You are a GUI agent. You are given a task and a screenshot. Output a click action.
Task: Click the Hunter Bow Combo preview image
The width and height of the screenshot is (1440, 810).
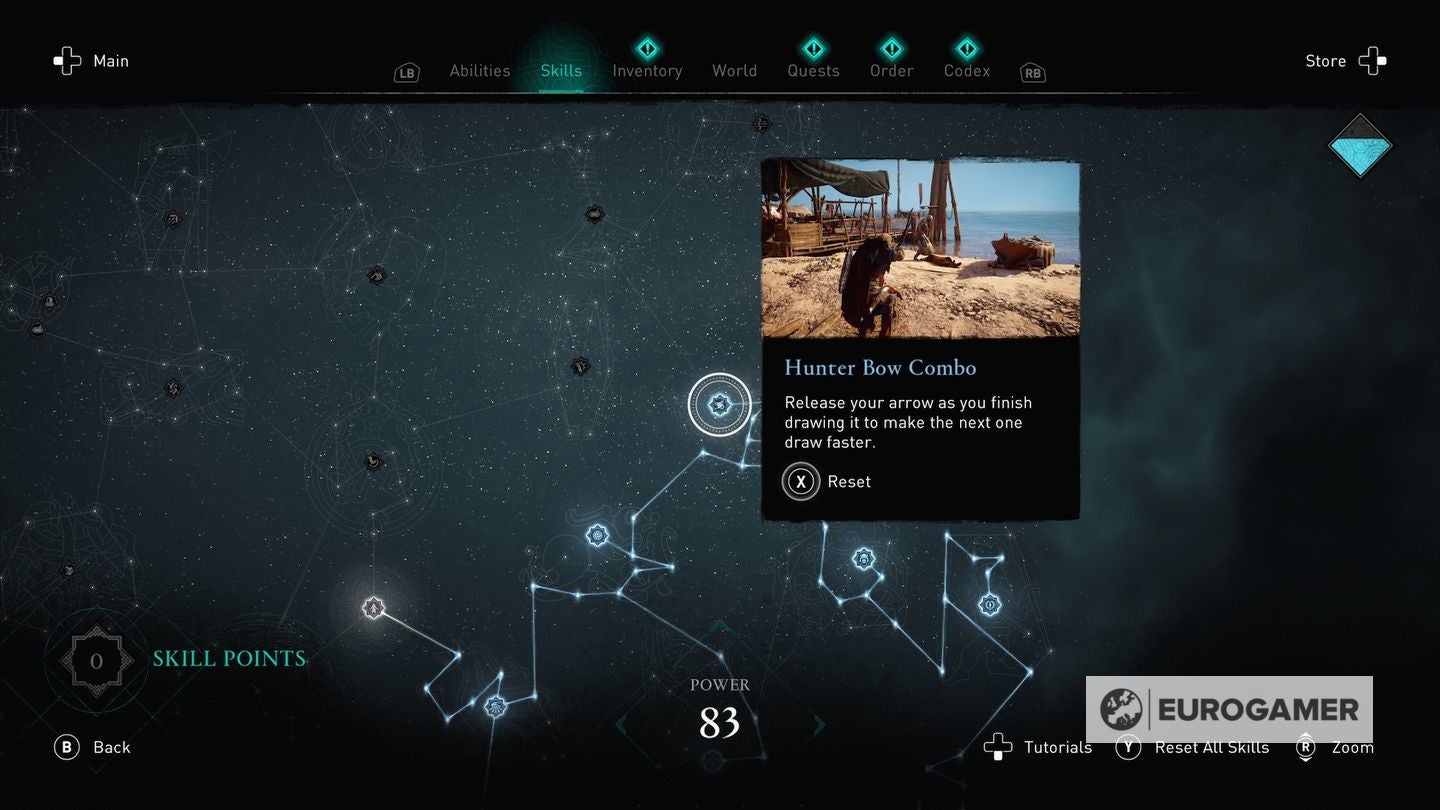coord(920,248)
